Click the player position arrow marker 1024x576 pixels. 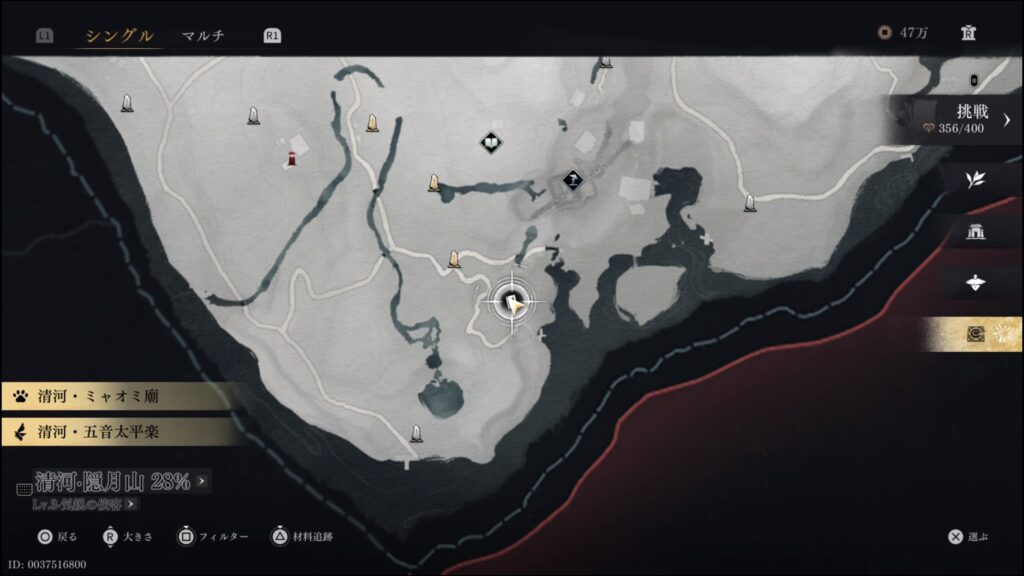pos(514,303)
